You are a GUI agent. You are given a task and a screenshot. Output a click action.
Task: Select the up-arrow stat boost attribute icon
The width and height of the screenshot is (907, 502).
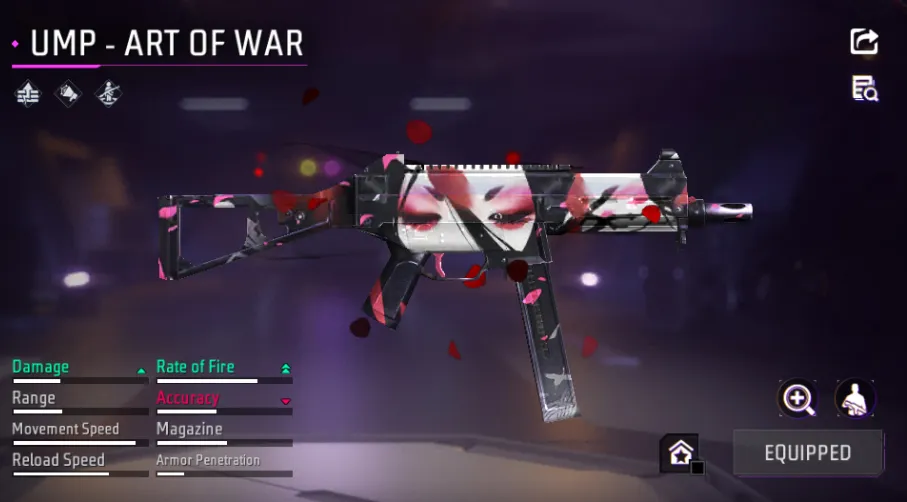(28, 94)
